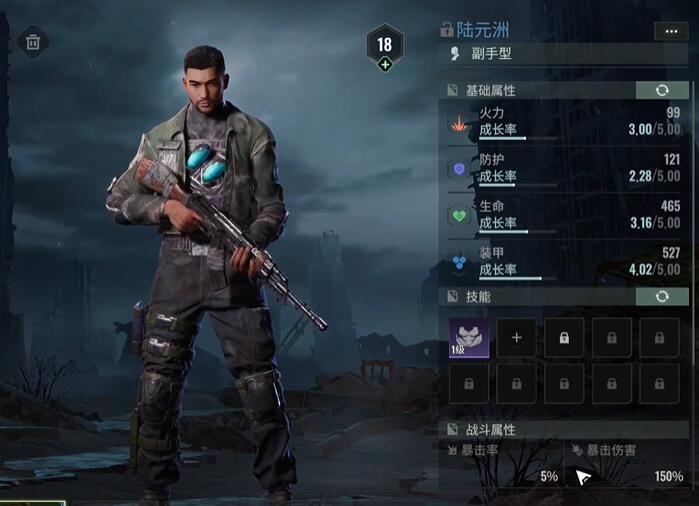Refresh the 技能 skills section
699x506 pixels.
click(x=662, y=297)
